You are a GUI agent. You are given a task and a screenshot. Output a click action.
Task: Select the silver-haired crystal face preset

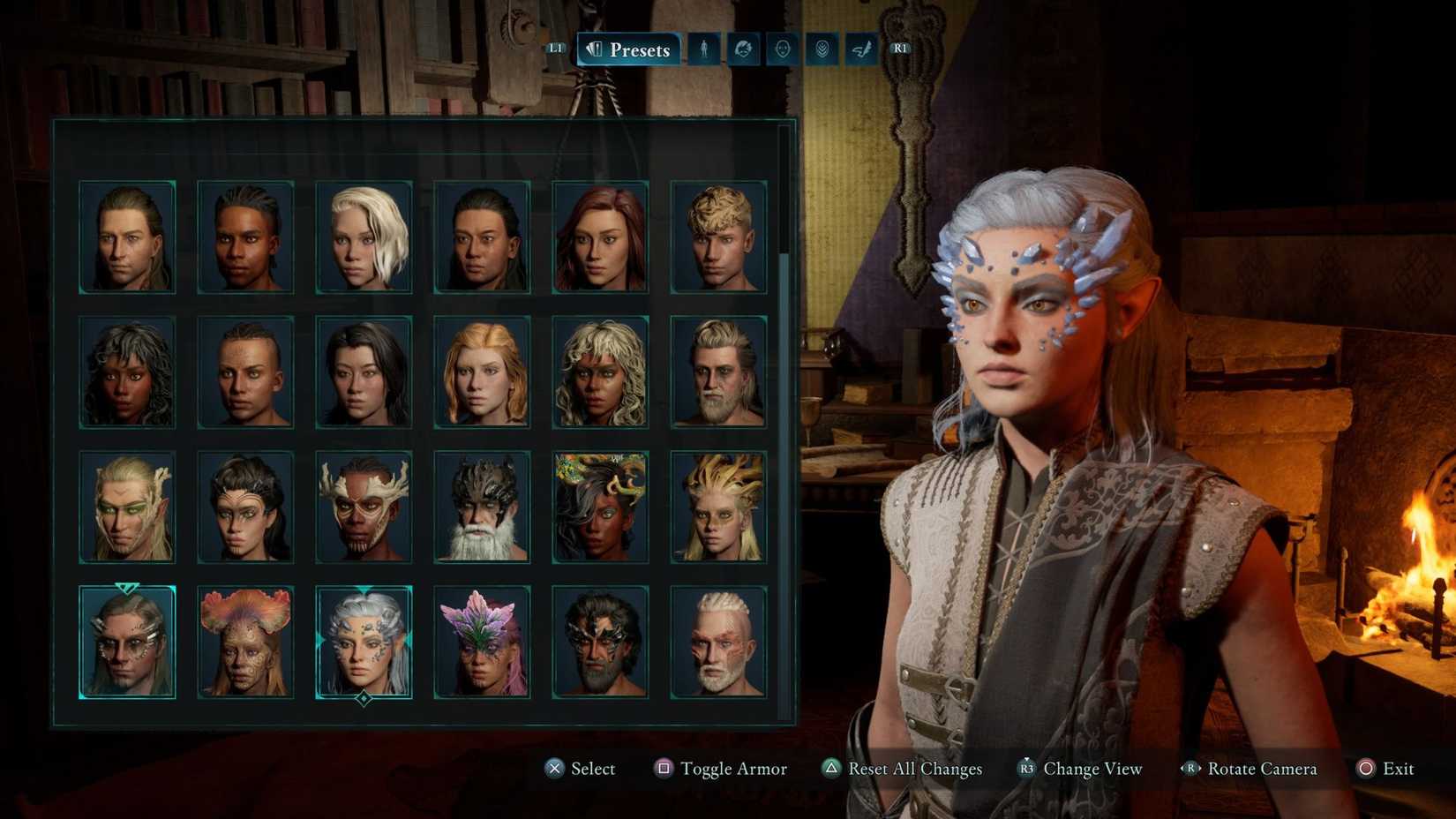(x=364, y=642)
